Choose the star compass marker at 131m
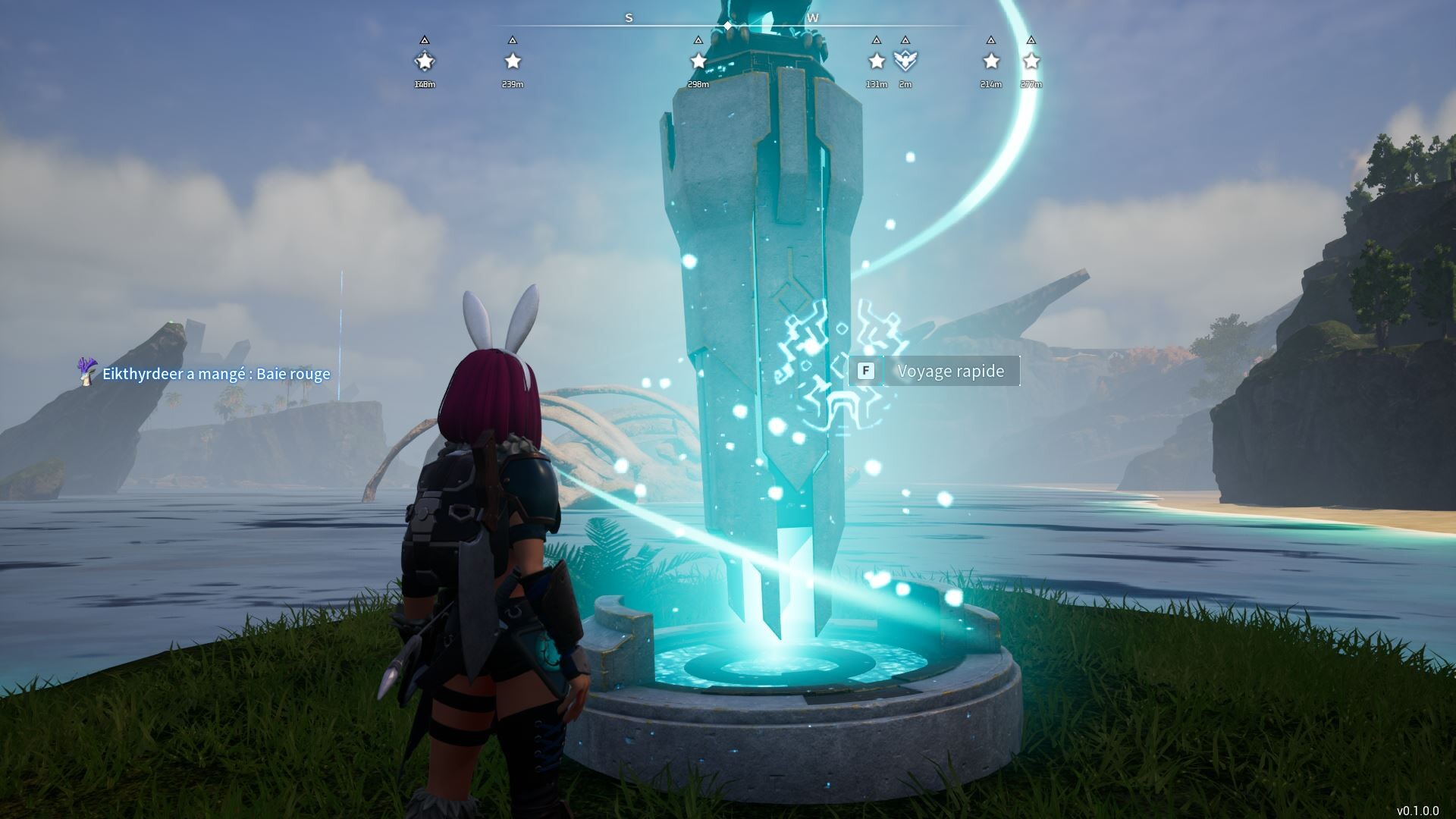This screenshot has width=1456, height=819. tap(877, 61)
